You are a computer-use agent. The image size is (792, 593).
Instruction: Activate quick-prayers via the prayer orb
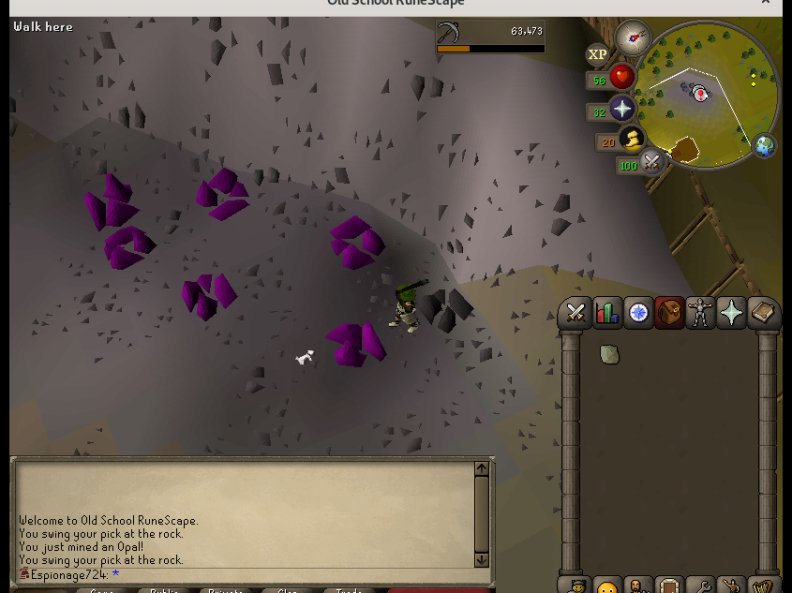(x=622, y=109)
